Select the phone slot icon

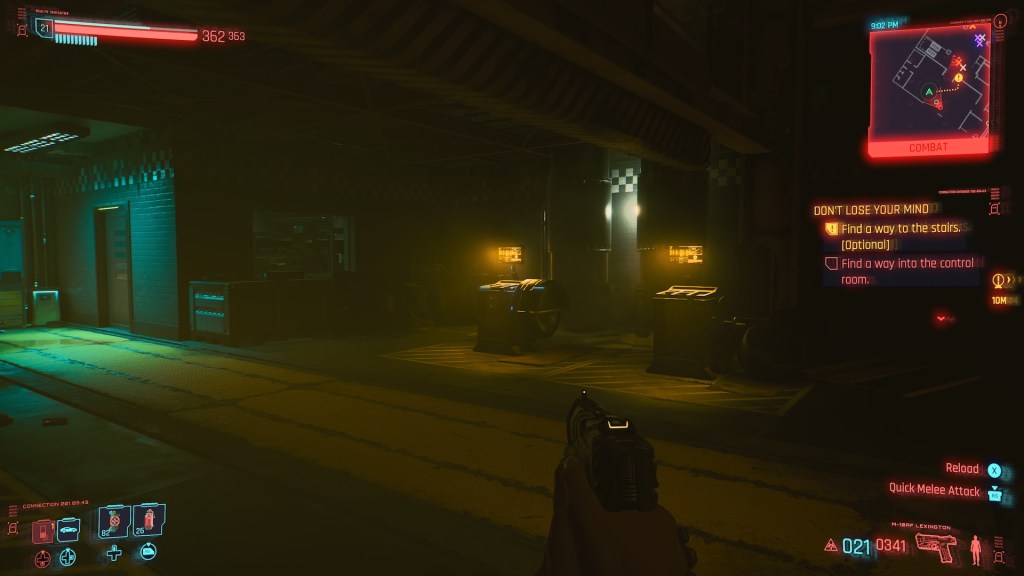click(43, 530)
